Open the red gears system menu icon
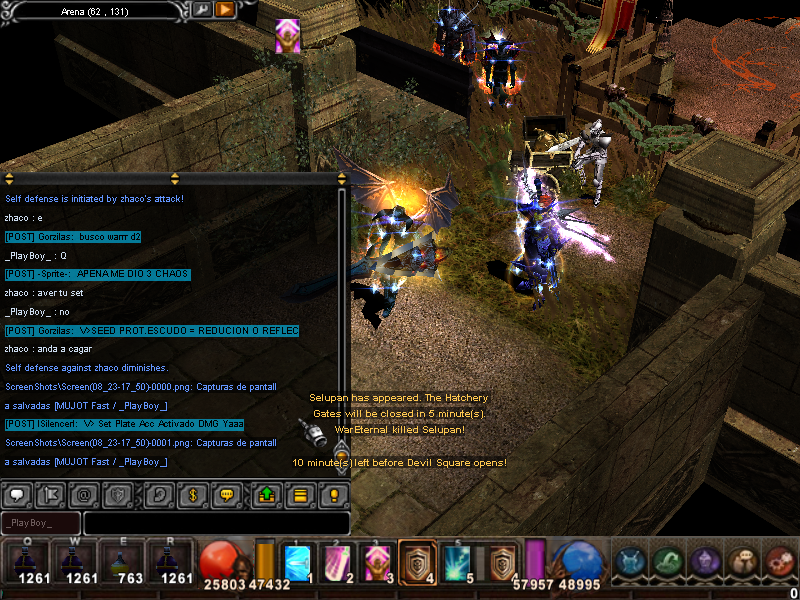Viewport: 800px width, 600px height. 780,561
